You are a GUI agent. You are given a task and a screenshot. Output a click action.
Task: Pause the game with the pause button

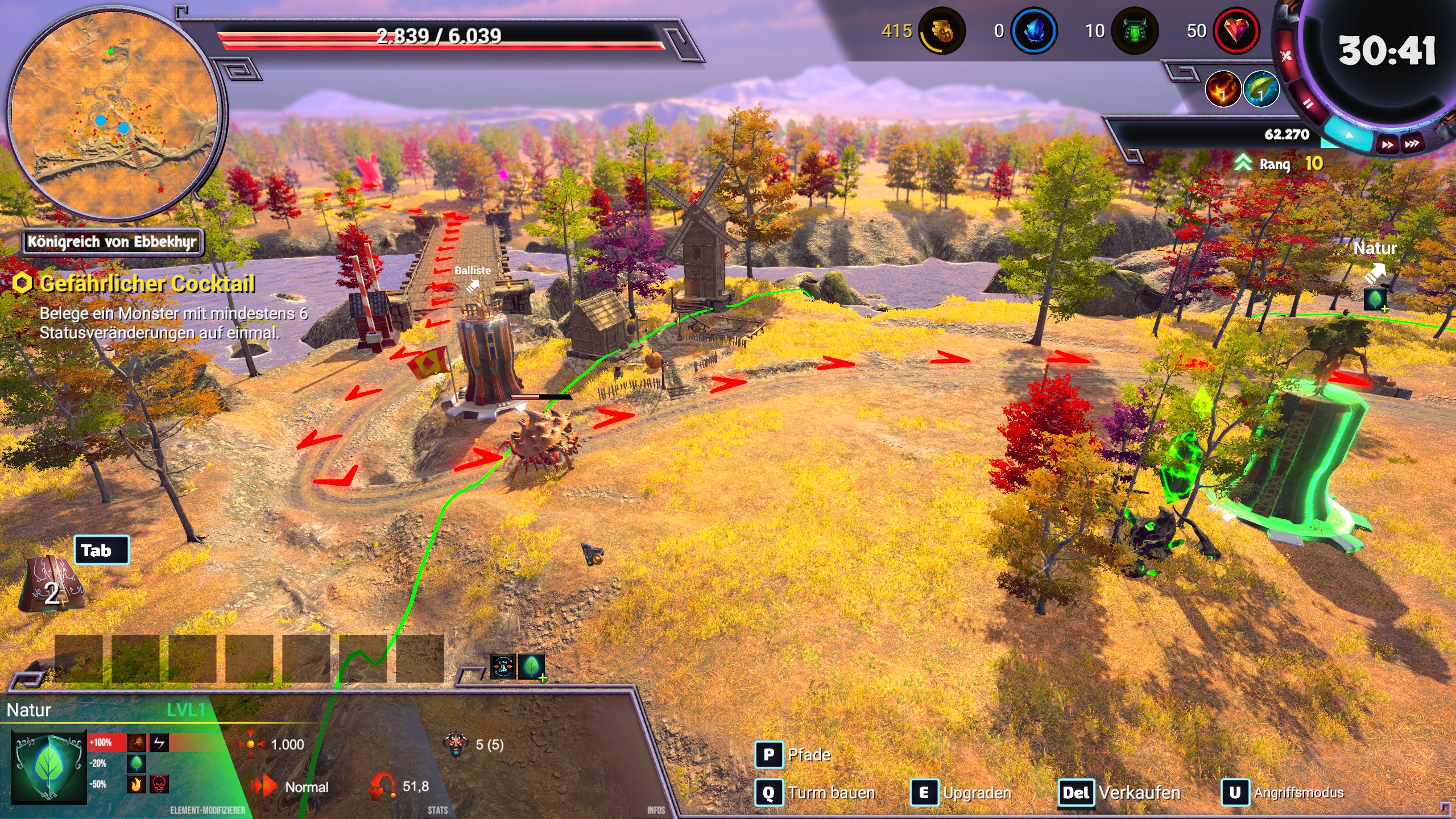click(x=1308, y=104)
